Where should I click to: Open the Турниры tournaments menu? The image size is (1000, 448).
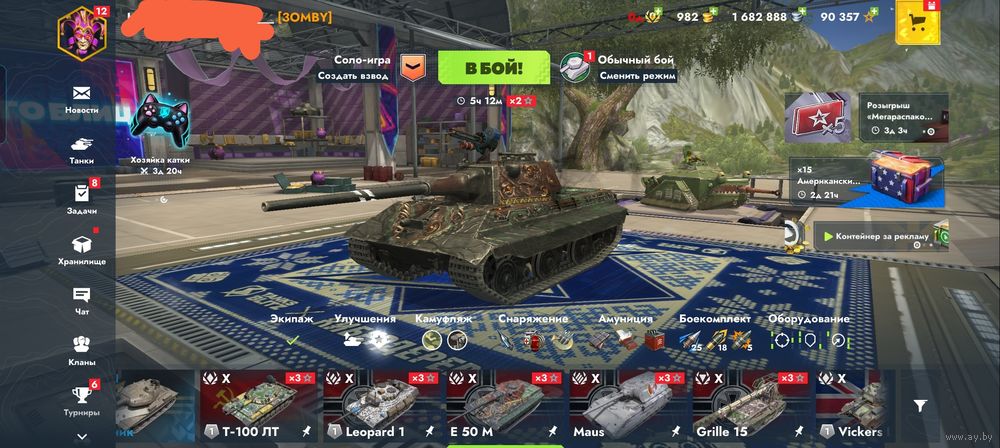(81, 400)
